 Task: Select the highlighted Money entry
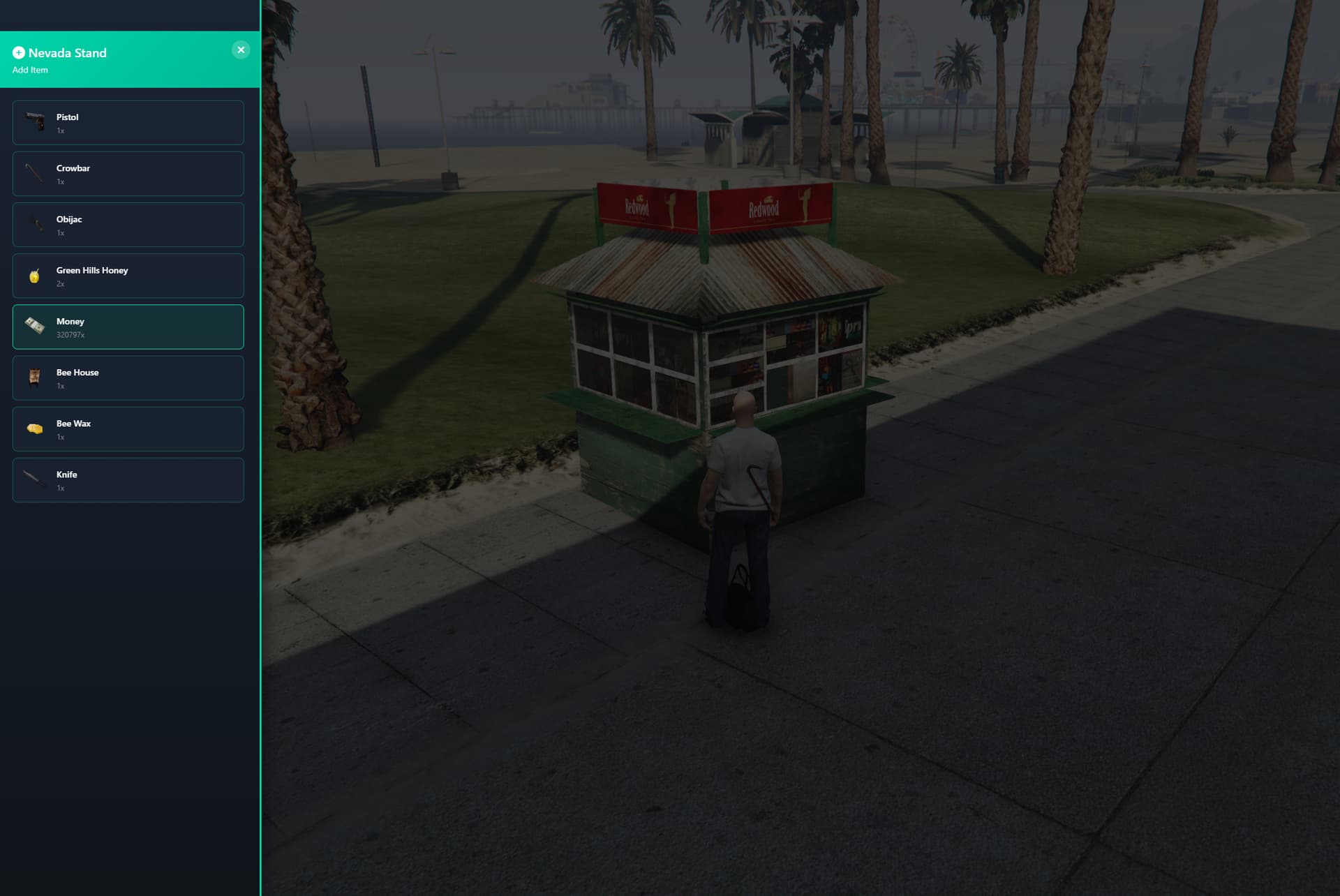pyautogui.click(x=128, y=326)
